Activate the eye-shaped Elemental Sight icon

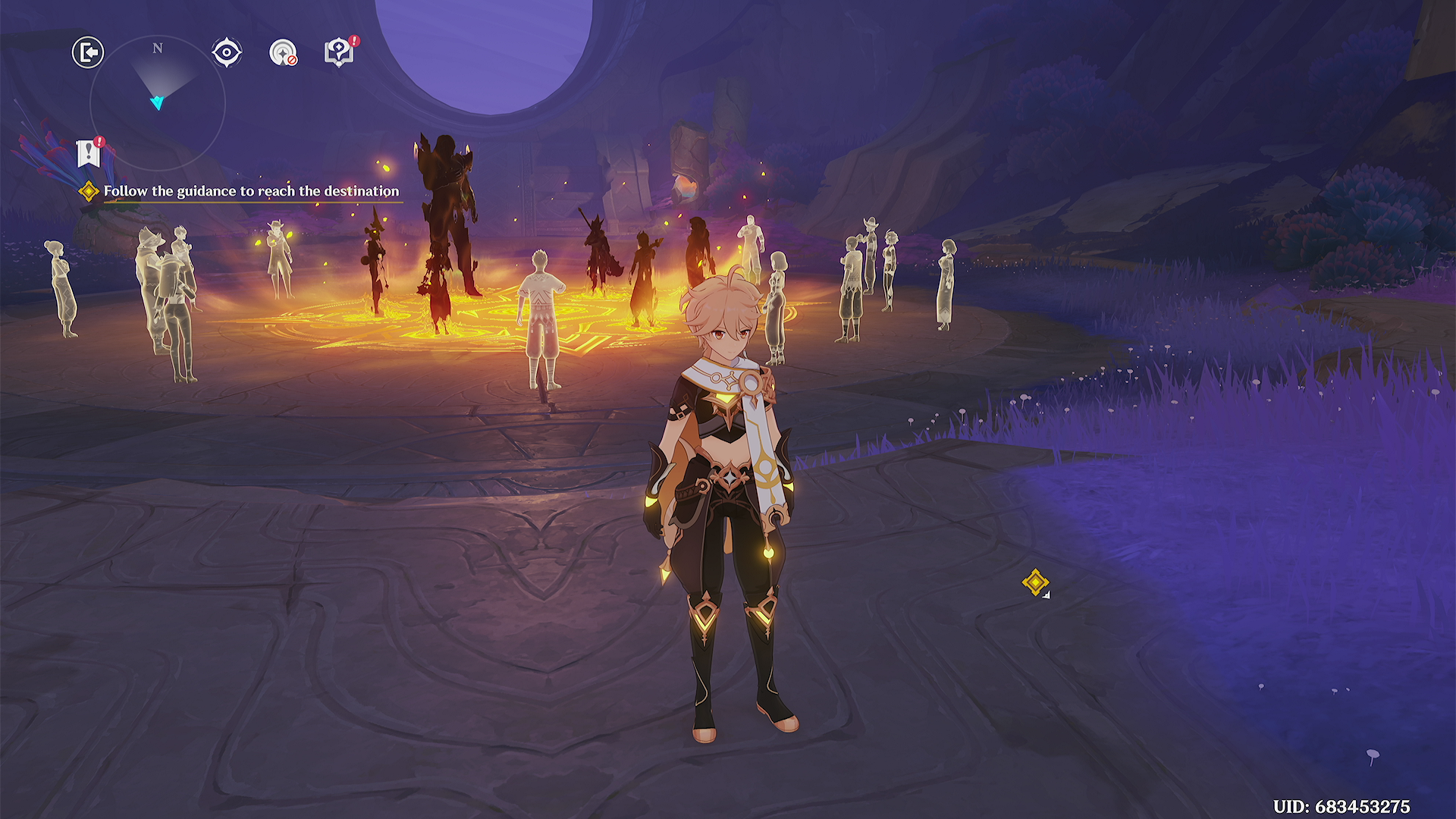click(x=227, y=53)
